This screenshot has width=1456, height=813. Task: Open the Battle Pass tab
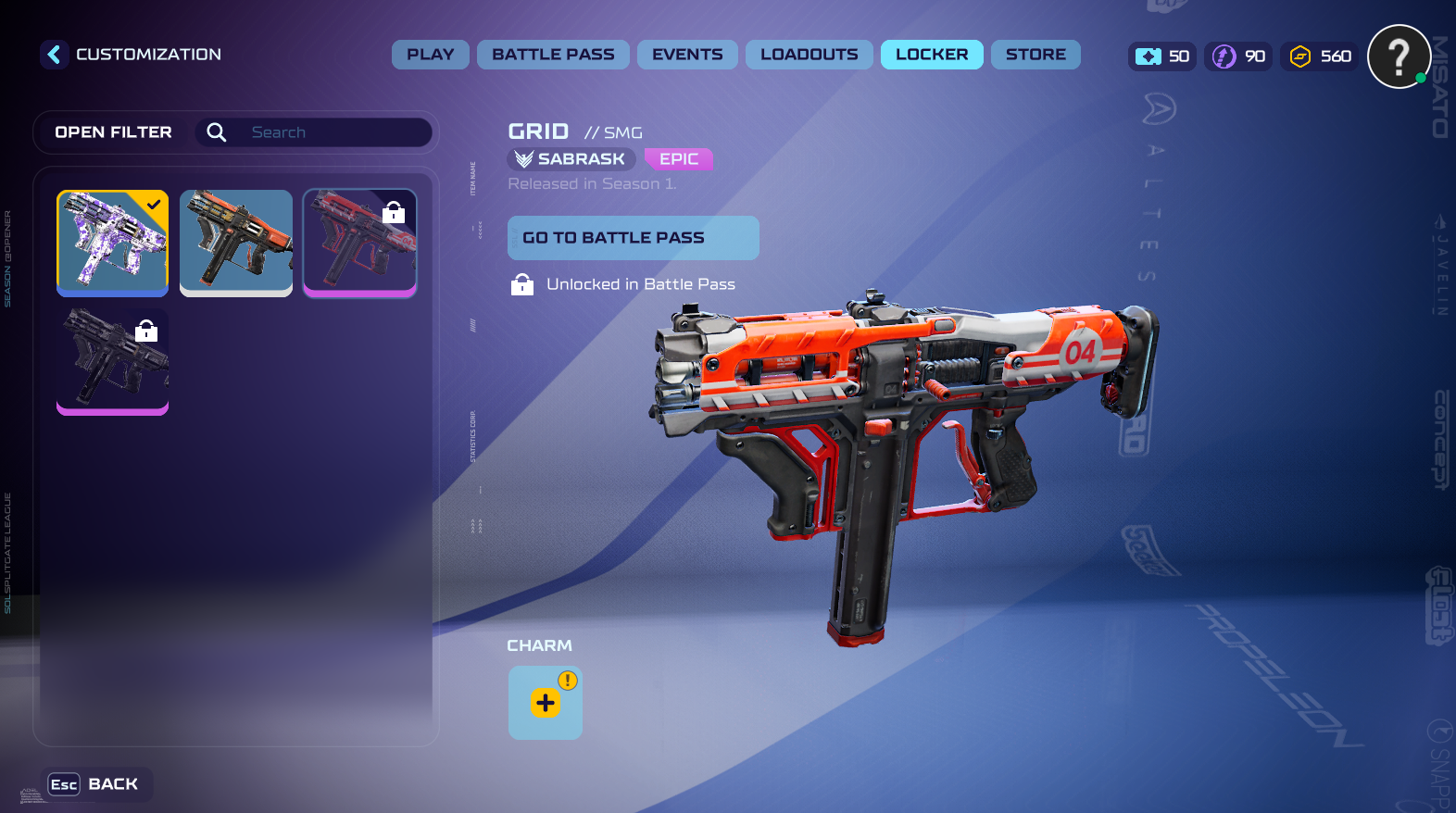(553, 55)
